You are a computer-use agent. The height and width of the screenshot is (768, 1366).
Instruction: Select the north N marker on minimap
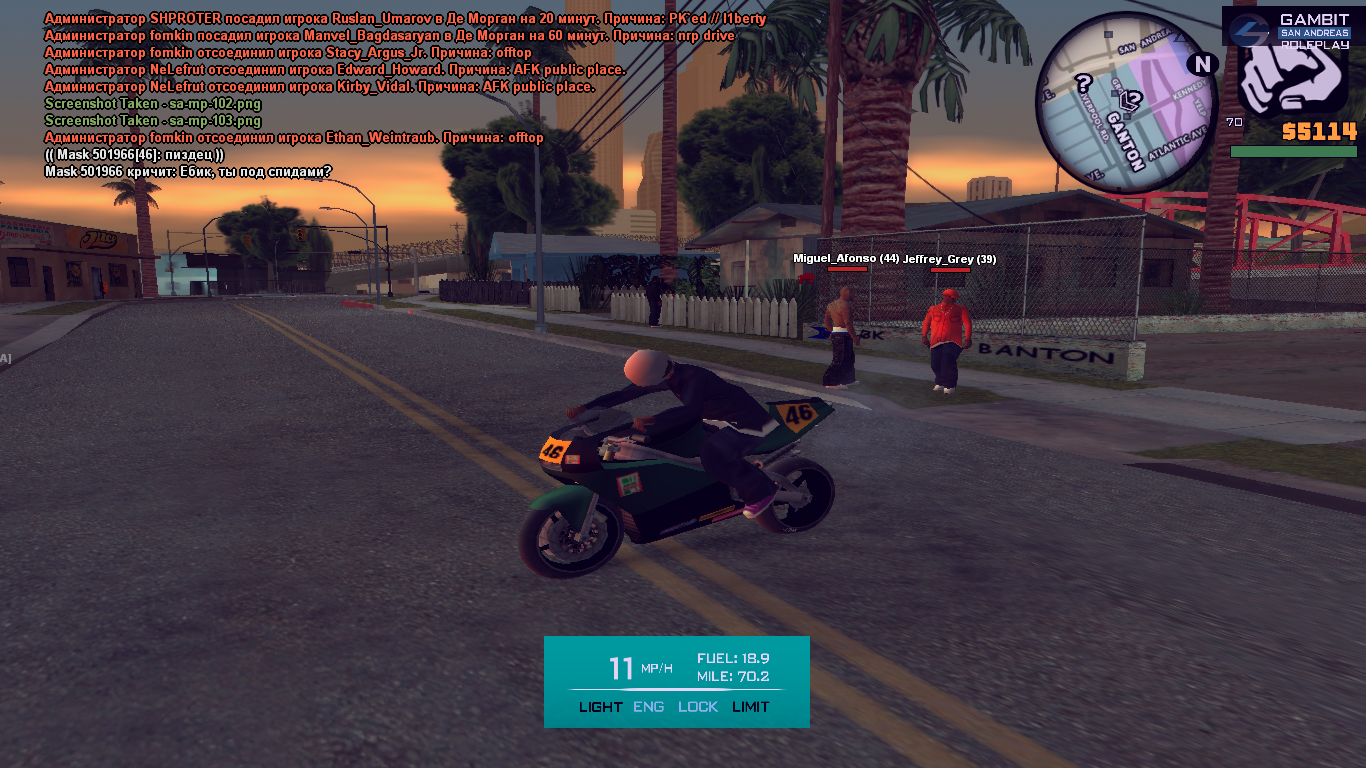(1201, 64)
